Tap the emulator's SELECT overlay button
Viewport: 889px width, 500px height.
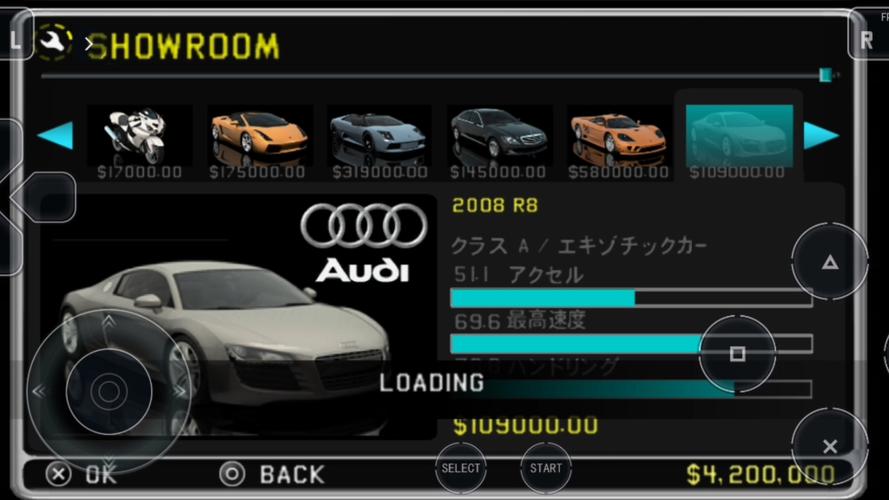tap(461, 468)
